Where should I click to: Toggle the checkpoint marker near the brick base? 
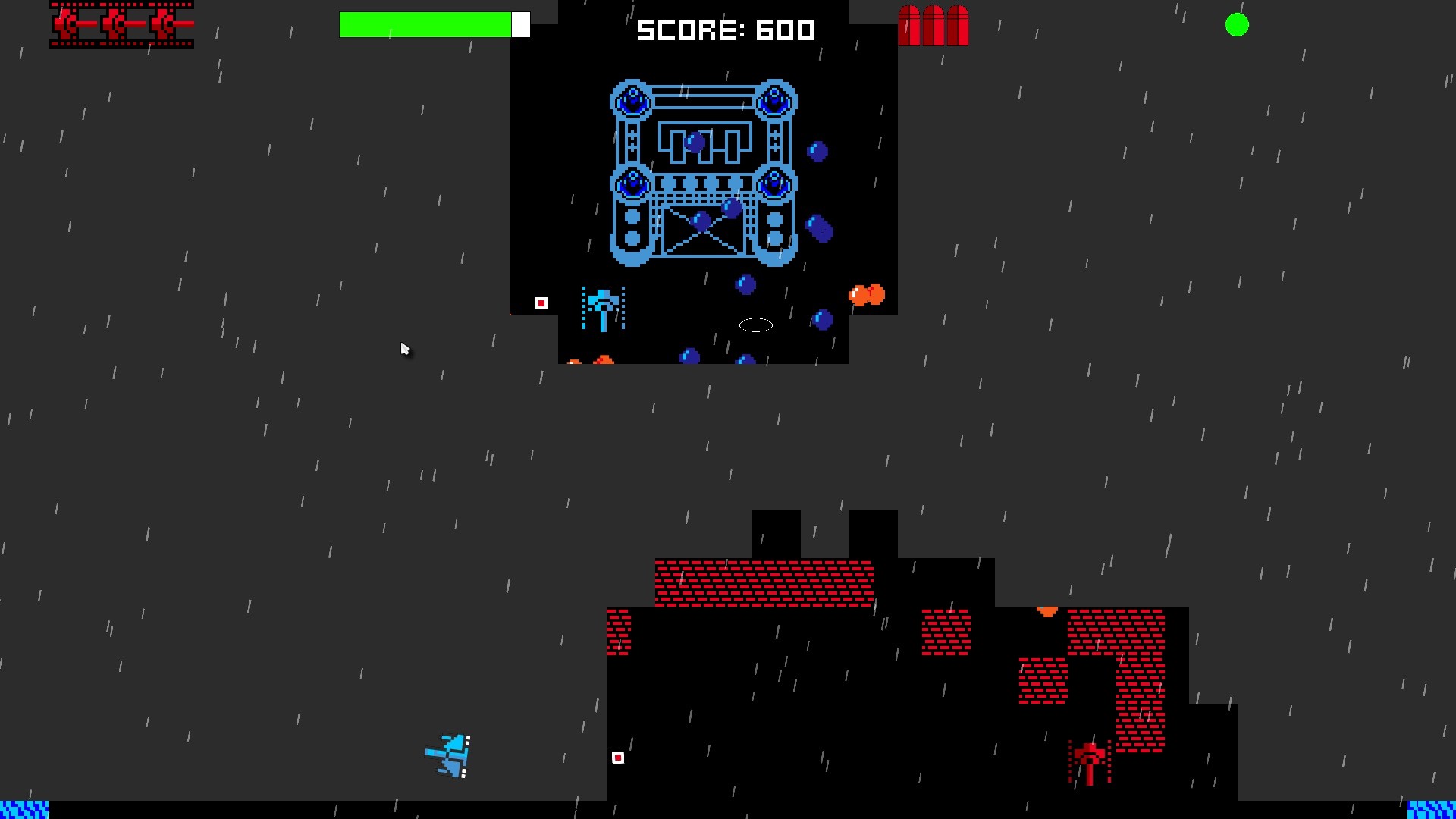617,757
